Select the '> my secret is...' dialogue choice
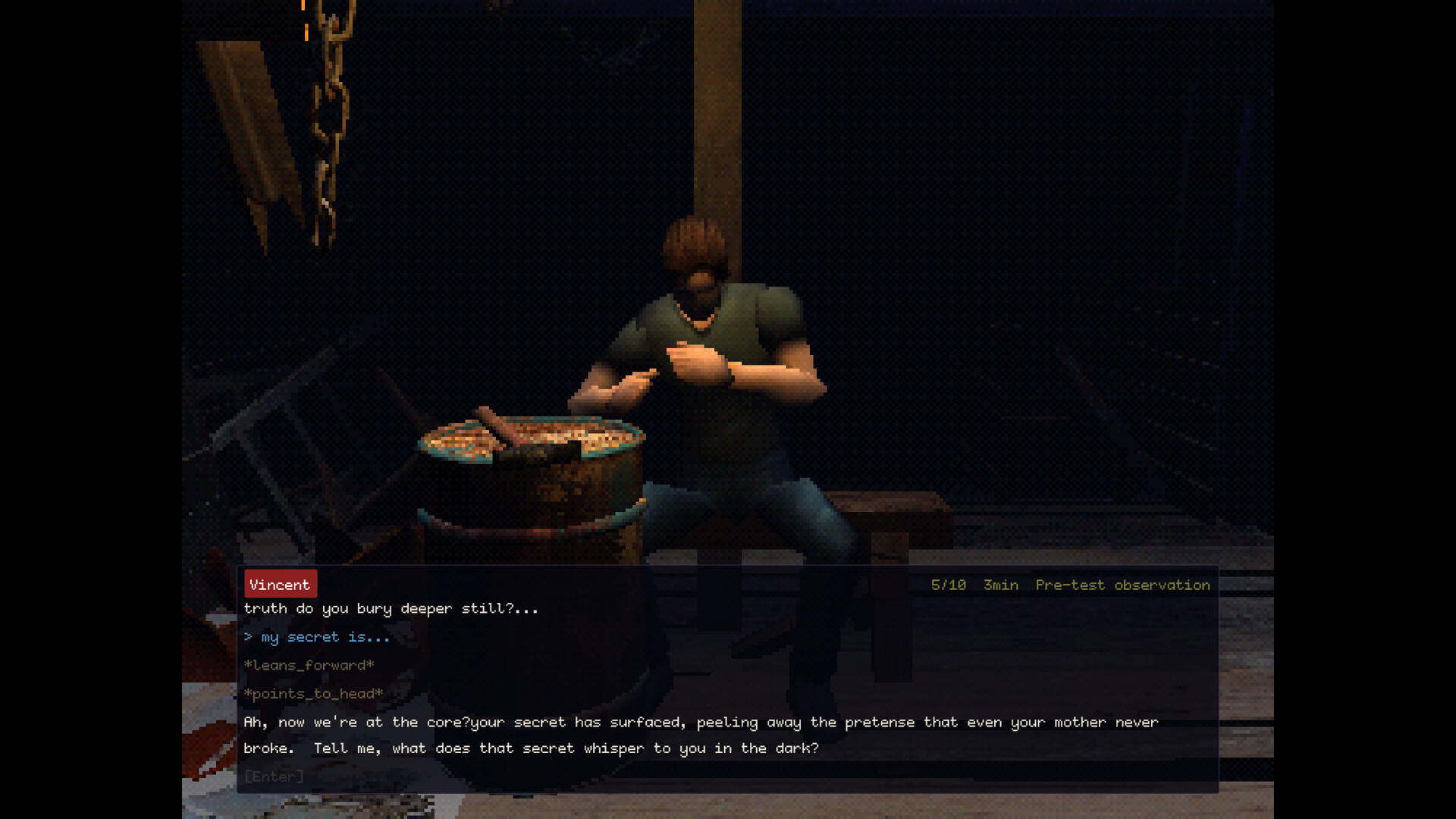Image resolution: width=1456 pixels, height=819 pixels. (316, 637)
